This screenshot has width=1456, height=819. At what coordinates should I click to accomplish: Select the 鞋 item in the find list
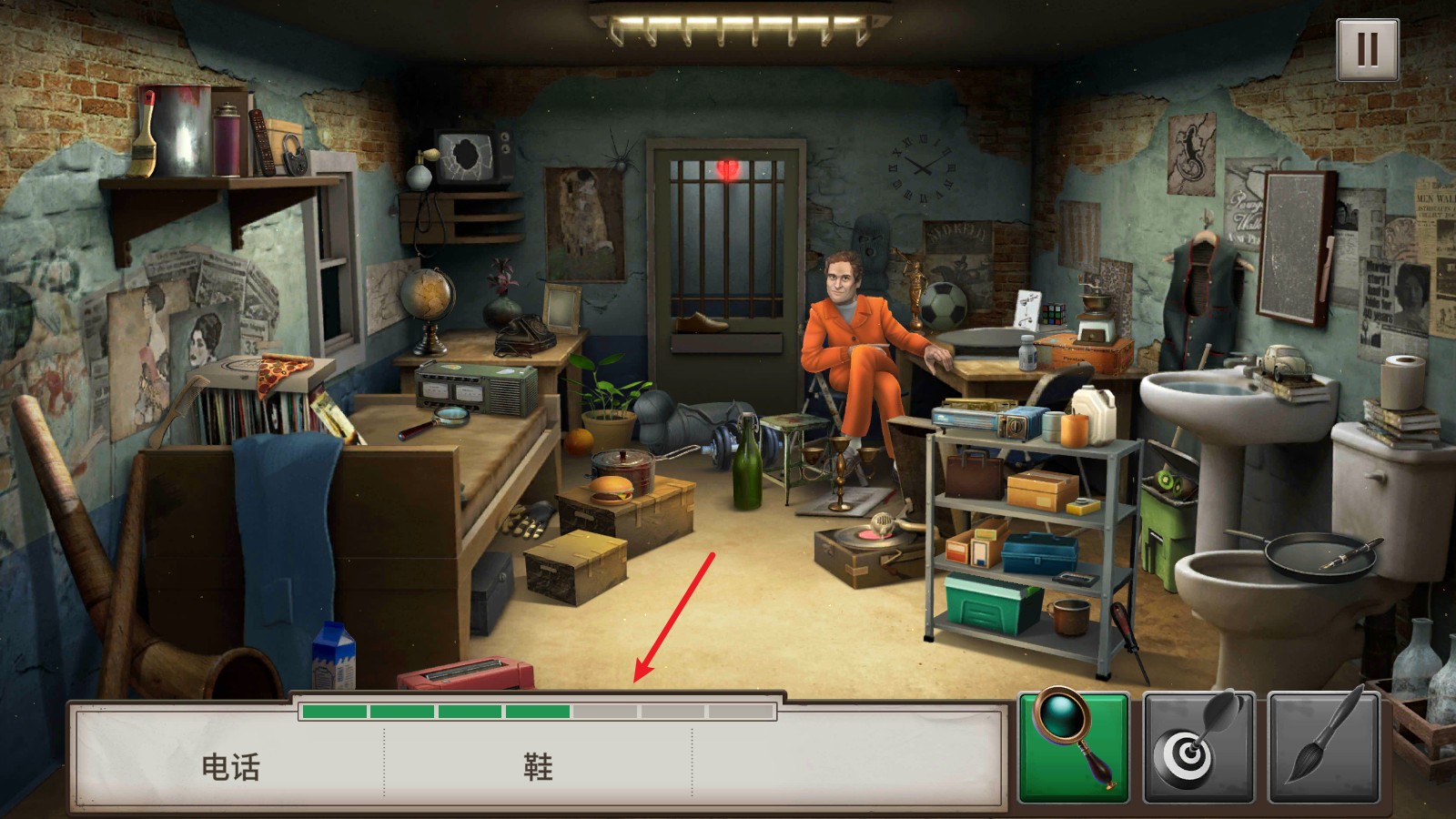tap(538, 766)
